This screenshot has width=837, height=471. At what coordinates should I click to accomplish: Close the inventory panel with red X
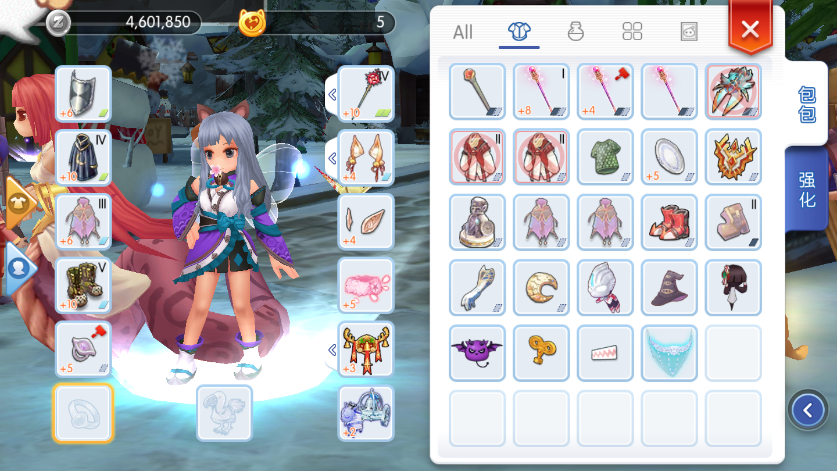(x=750, y=29)
